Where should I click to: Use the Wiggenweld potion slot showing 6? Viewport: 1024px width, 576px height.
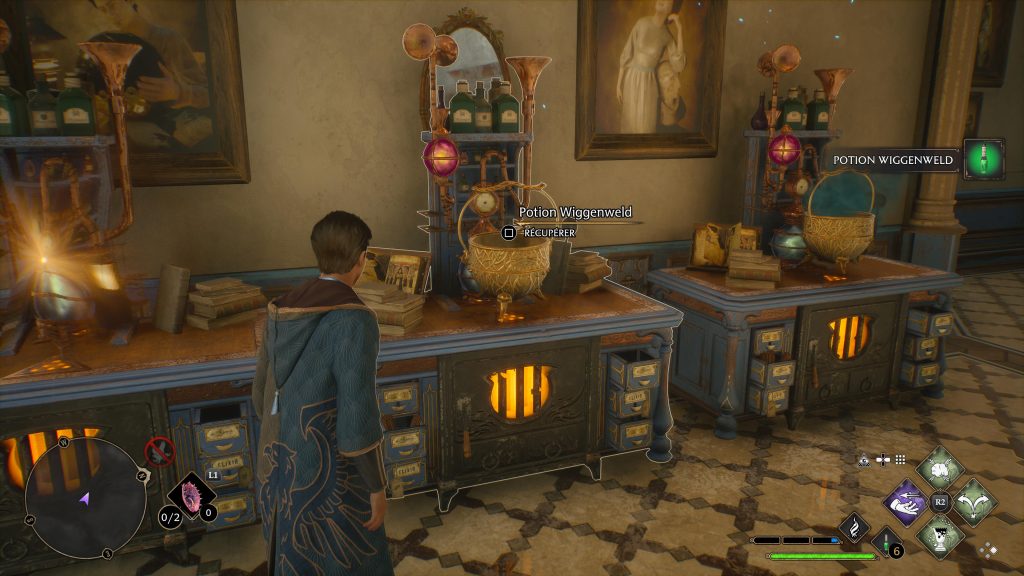point(886,544)
